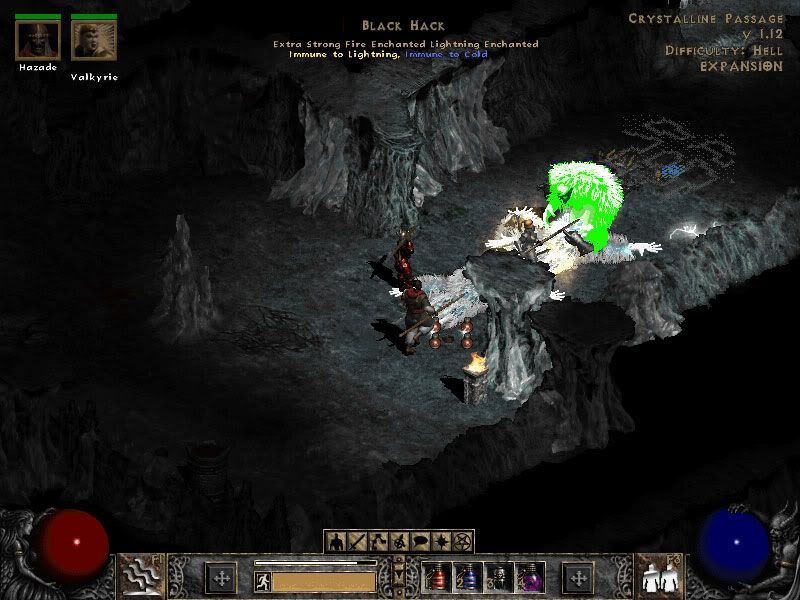Screen dimensions: 800x600
Task: Open the character screen silhouette icon
Action: click(x=337, y=541)
